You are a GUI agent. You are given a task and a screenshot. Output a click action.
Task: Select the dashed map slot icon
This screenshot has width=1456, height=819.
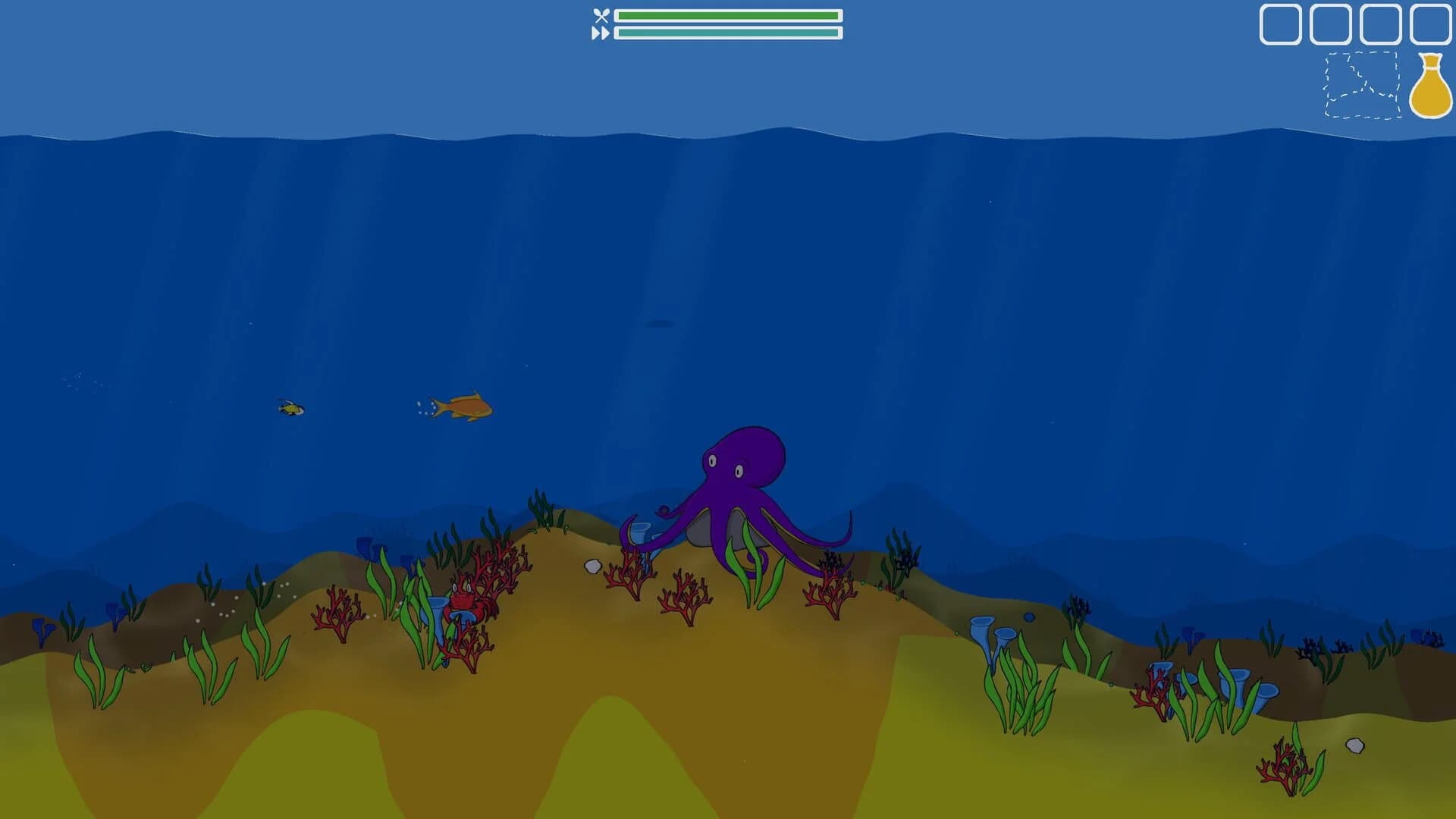tap(1361, 83)
